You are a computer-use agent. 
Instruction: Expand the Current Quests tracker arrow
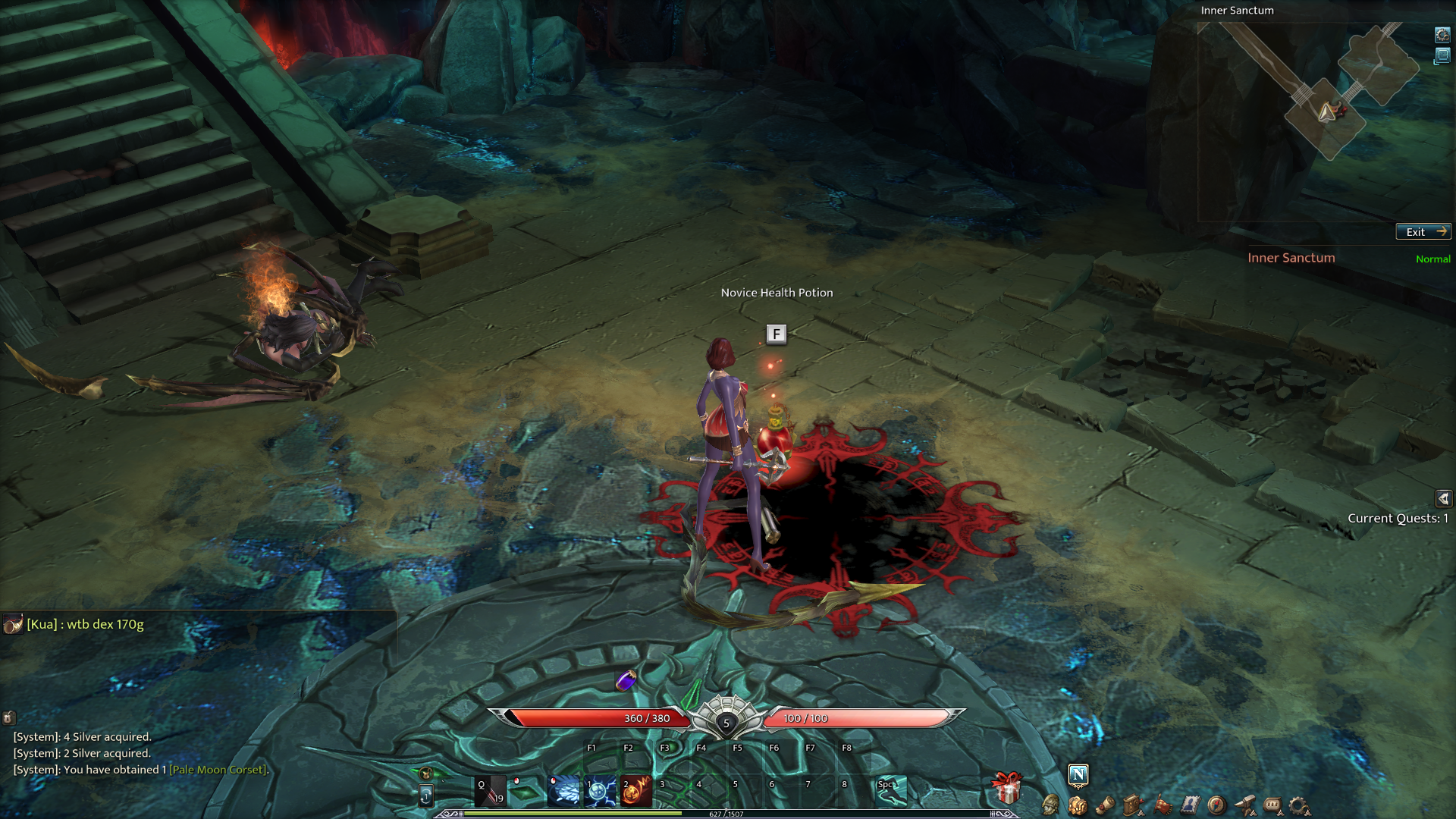pyautogui.click(x=1443, y=498)
